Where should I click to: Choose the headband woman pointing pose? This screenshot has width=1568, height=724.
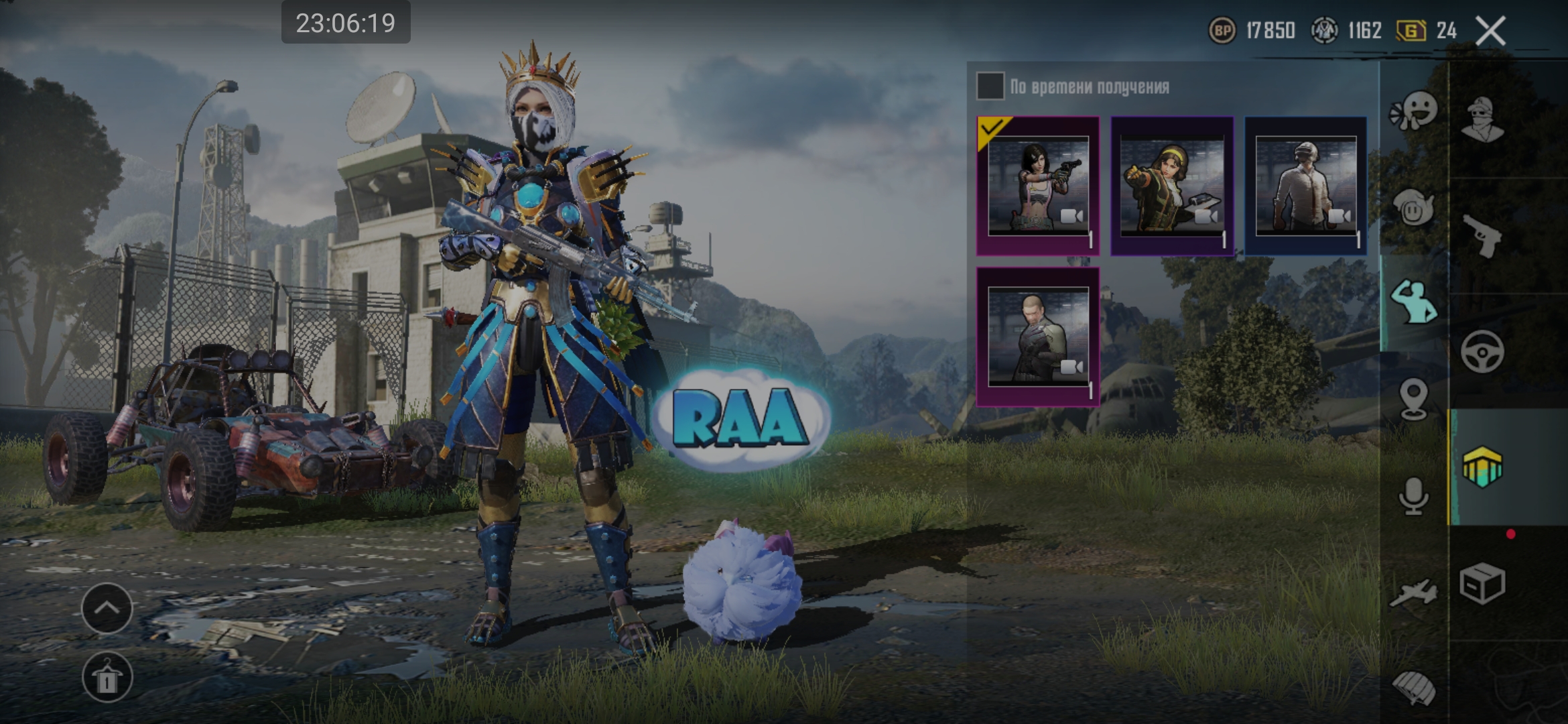[x=1172, y=186]
